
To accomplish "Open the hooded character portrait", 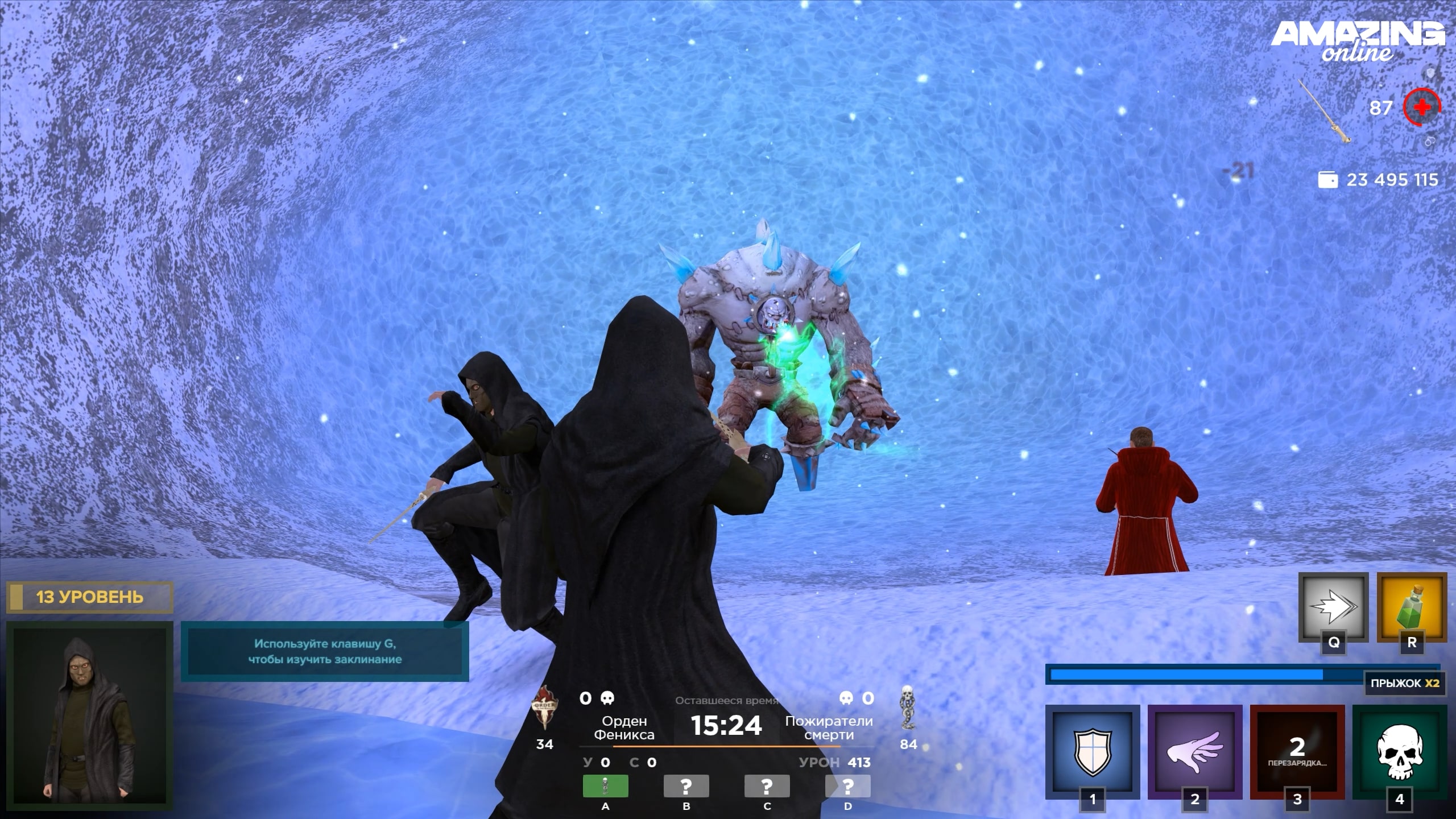I will (x=90, y=714).
